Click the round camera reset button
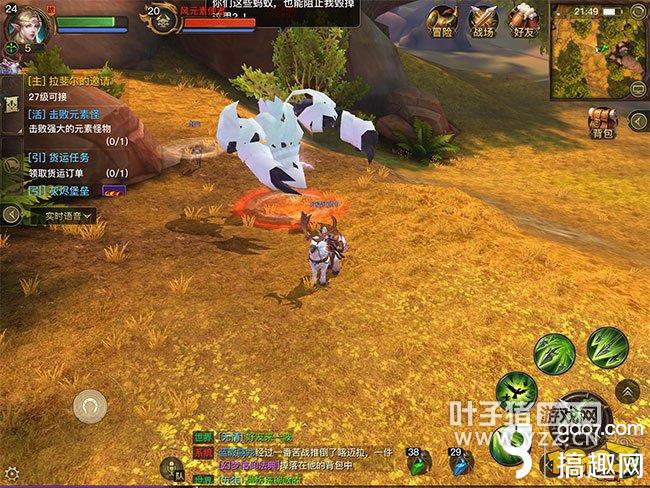 [x=90, y=406]
